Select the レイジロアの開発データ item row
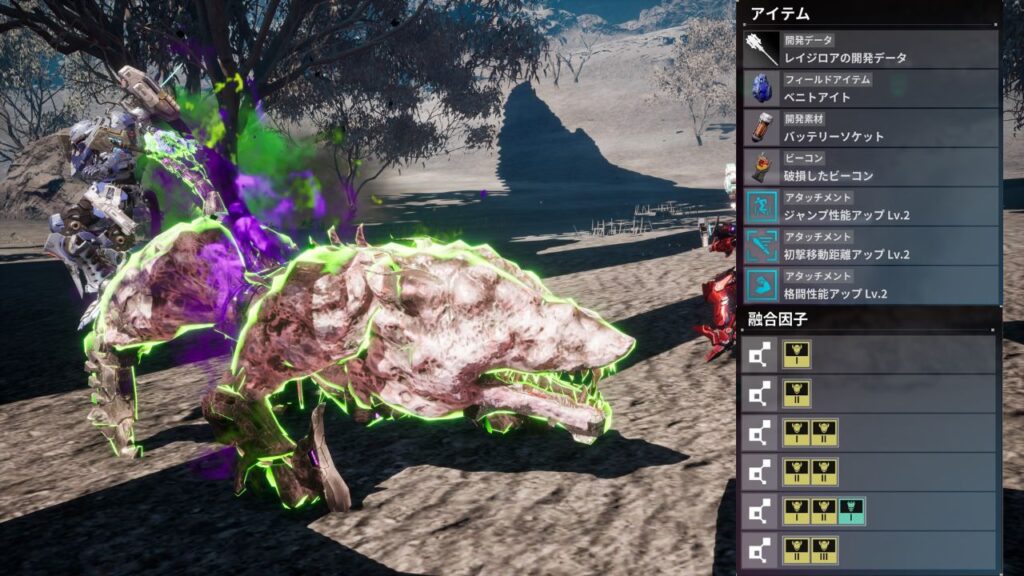This screenshot has width=1024, height=576. (870, 50)
